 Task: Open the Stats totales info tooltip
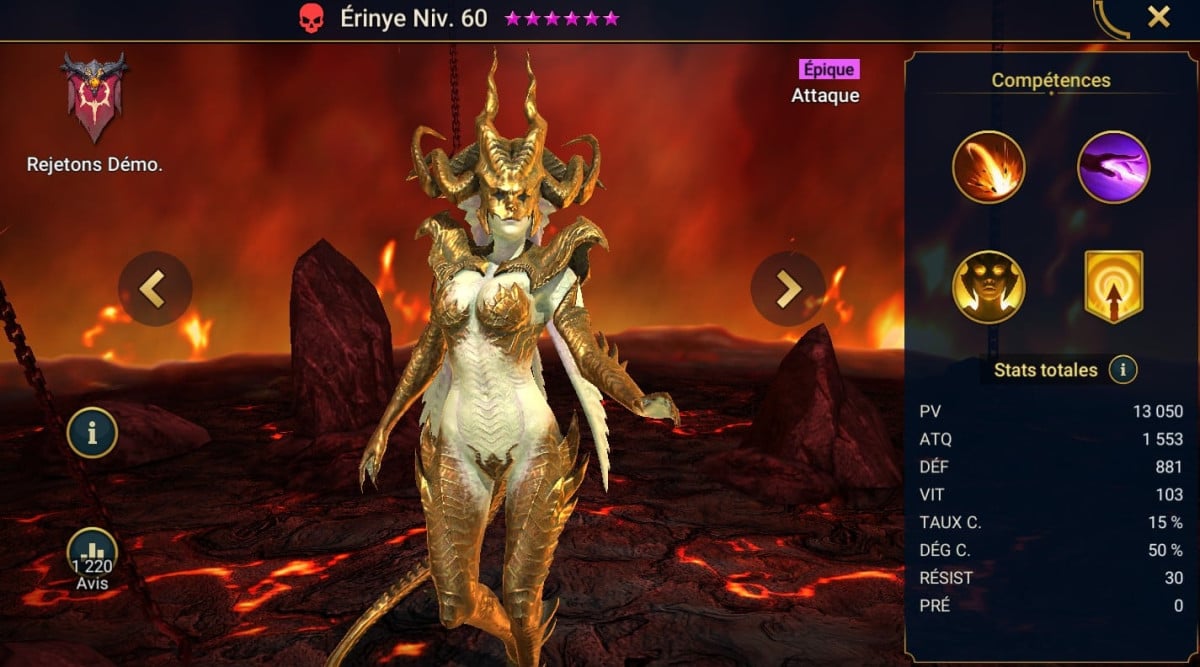[x=1123, y=370]
